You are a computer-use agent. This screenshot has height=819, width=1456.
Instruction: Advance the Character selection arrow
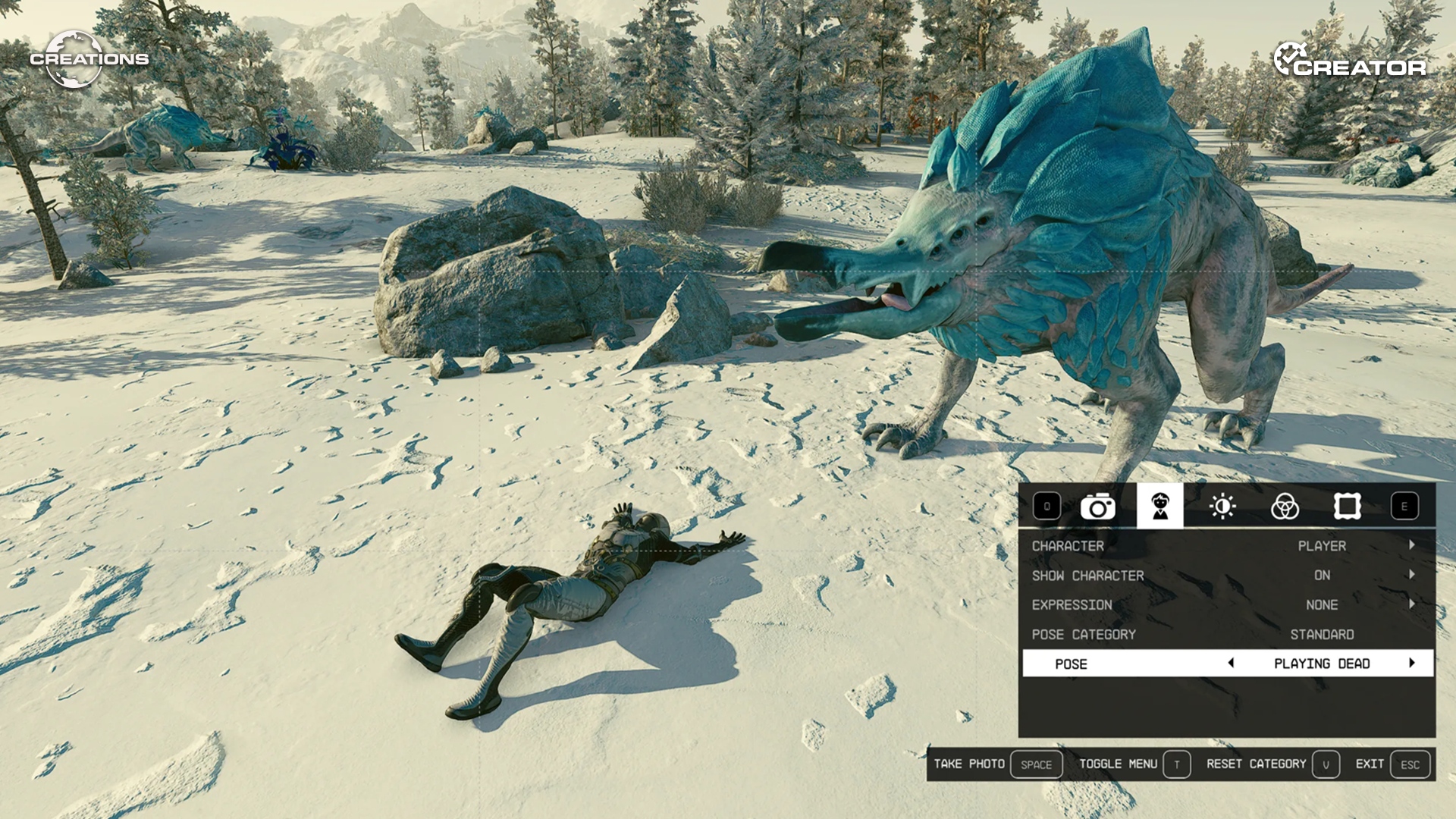(x=1412, y=545)
